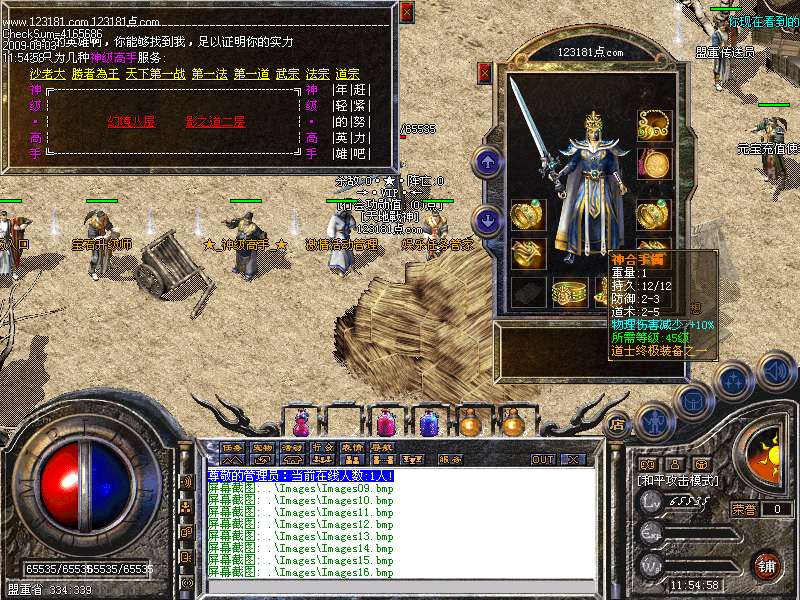Open the 天下第一战 option

[157, 74]
